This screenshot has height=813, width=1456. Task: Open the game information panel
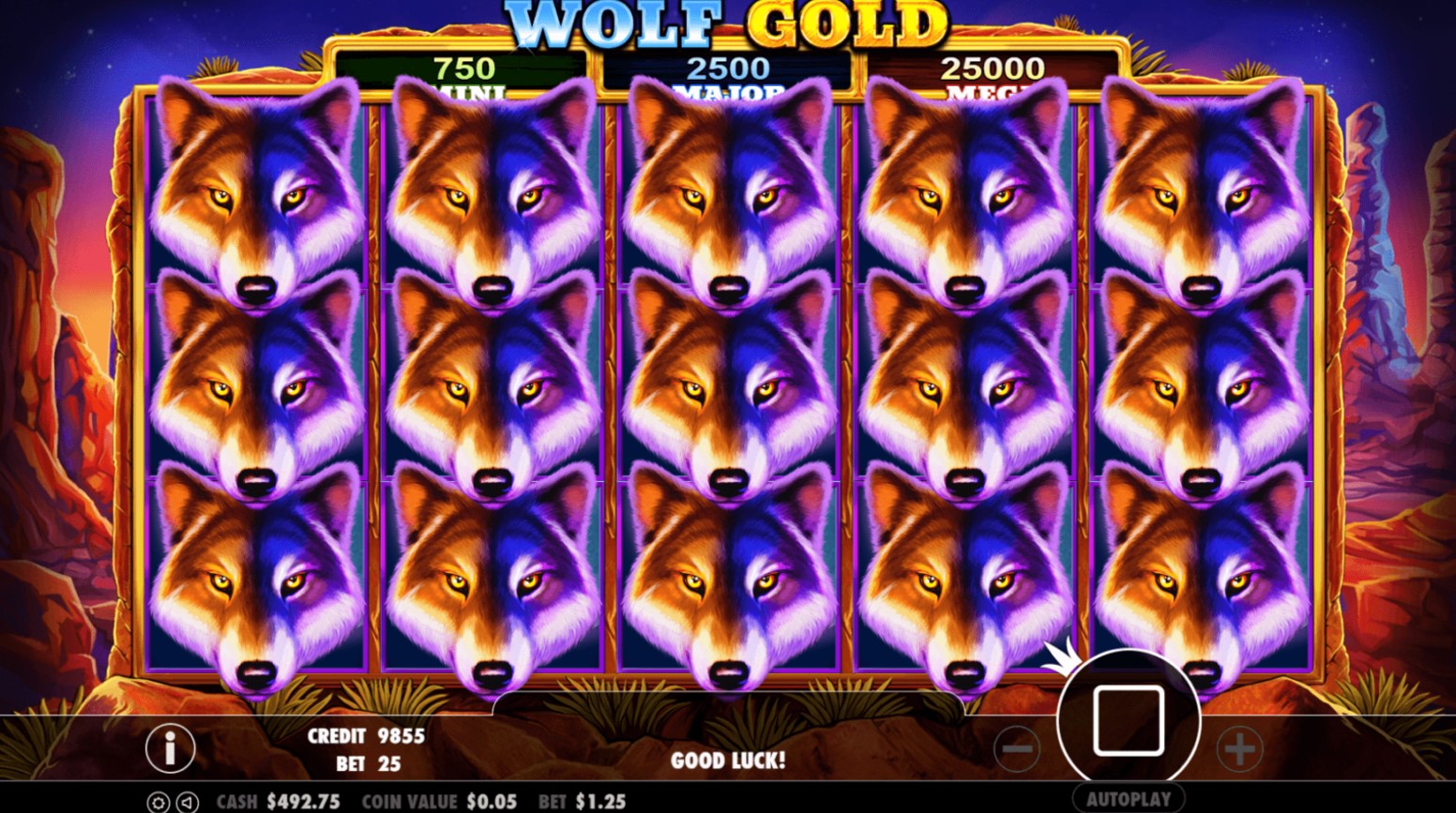tap(169, 747)
